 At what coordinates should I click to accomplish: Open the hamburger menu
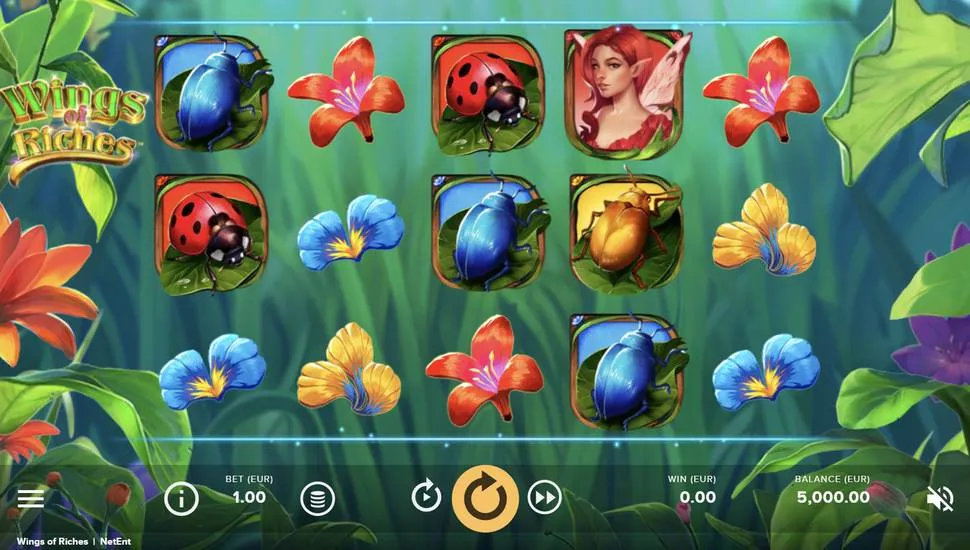pyautogui.click(x=31, y=498)
